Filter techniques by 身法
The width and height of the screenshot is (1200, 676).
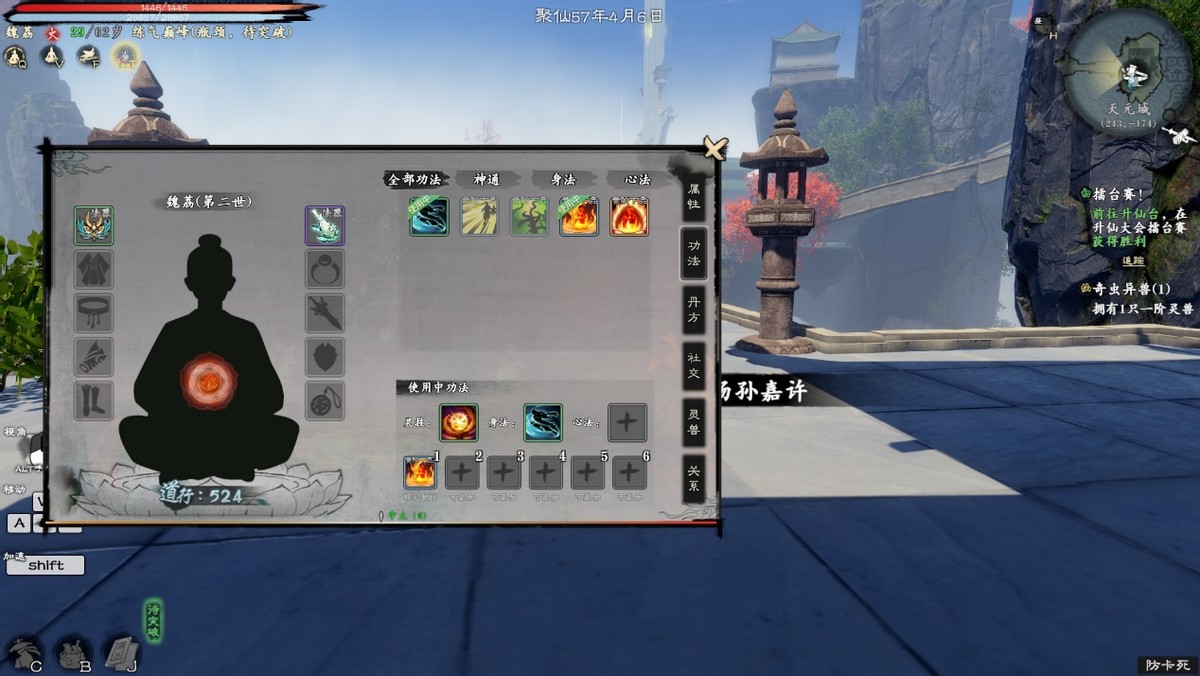click(x=564, y=180)
